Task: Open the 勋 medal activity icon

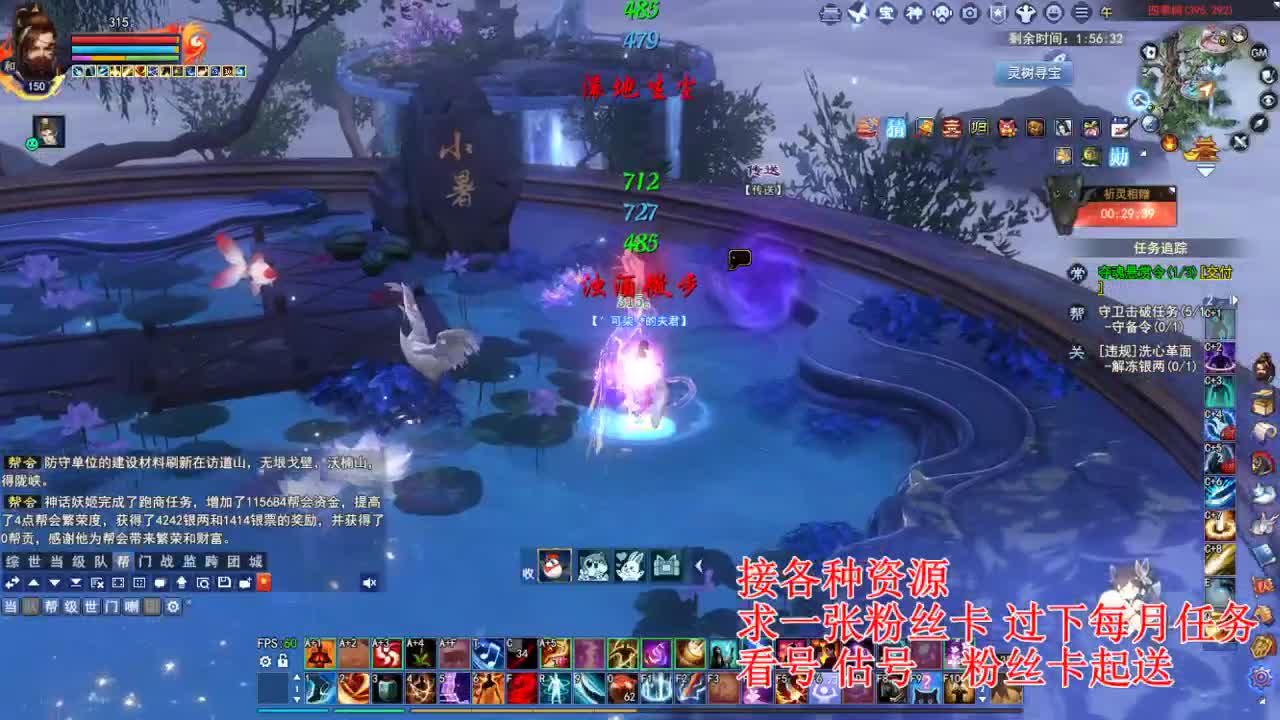Action: (x=1119, y=154)
